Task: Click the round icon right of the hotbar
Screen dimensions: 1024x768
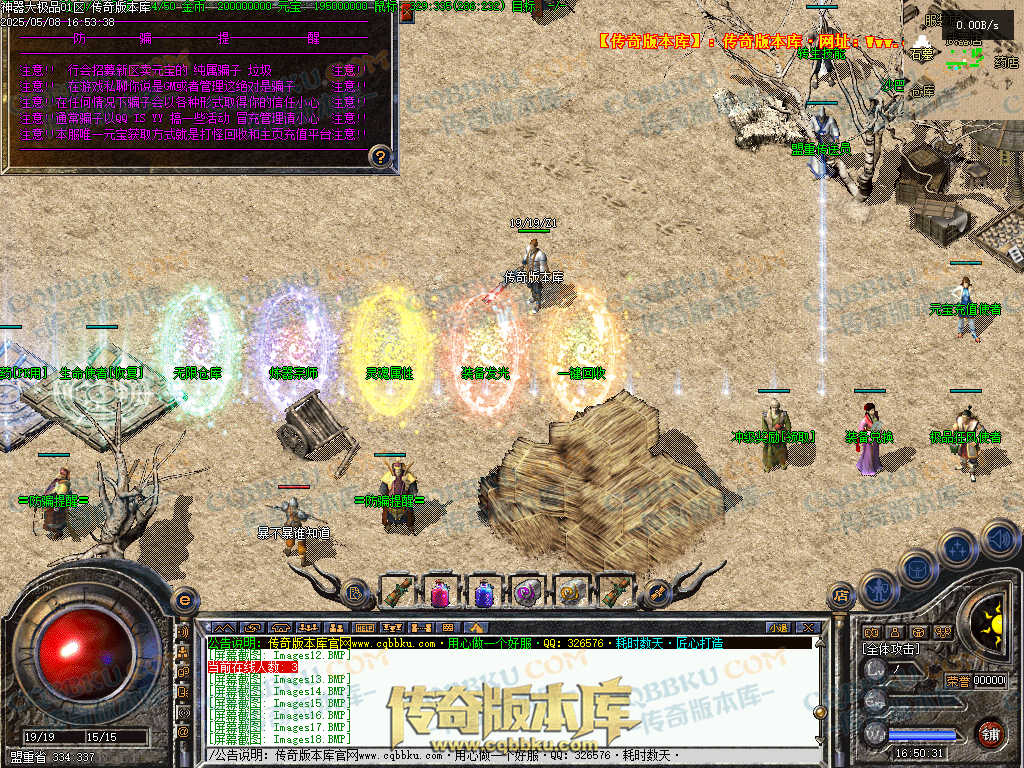Action: click(656, 593)
